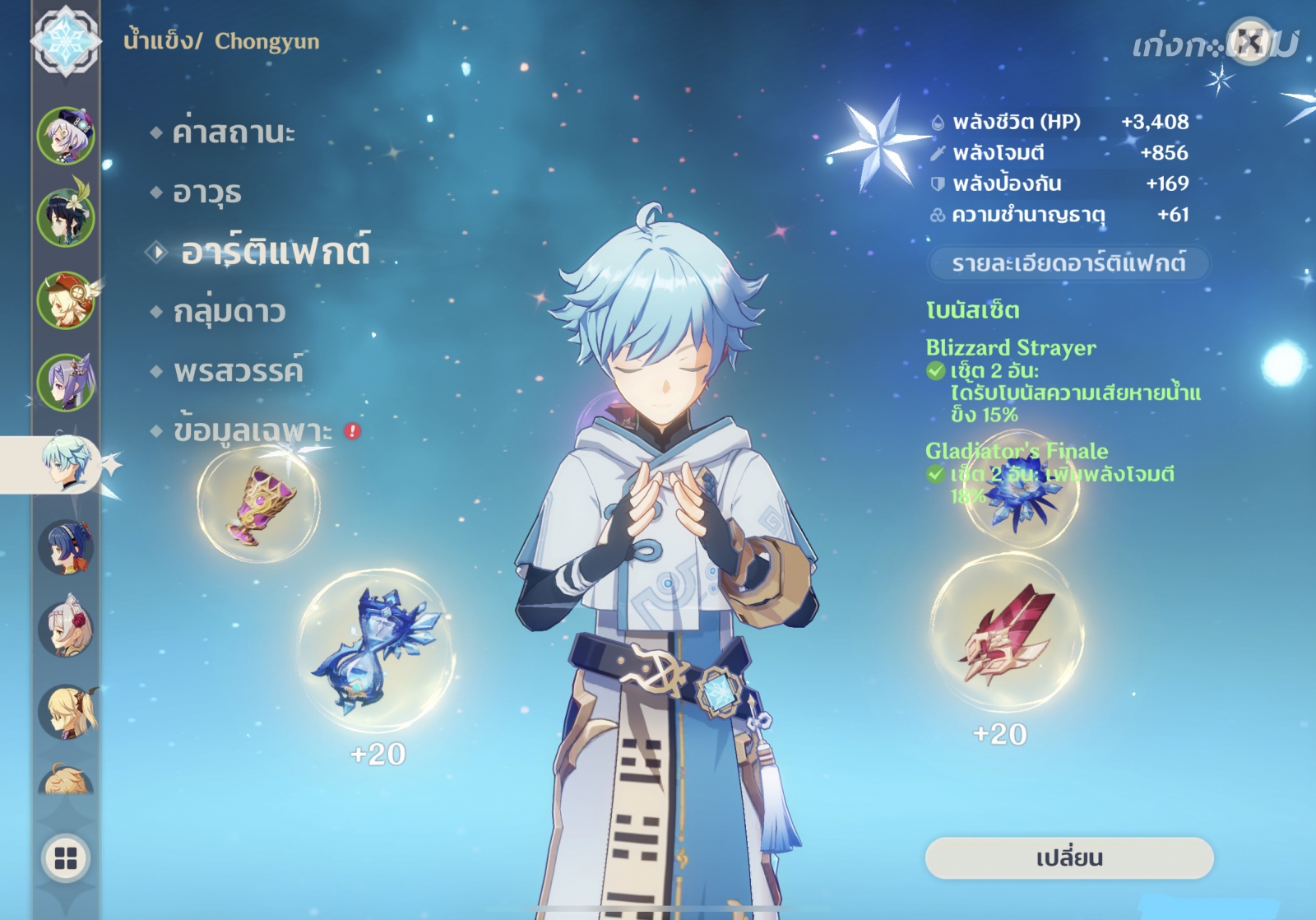Open the อาวุธ weapon menu entry

pos(206,193)
